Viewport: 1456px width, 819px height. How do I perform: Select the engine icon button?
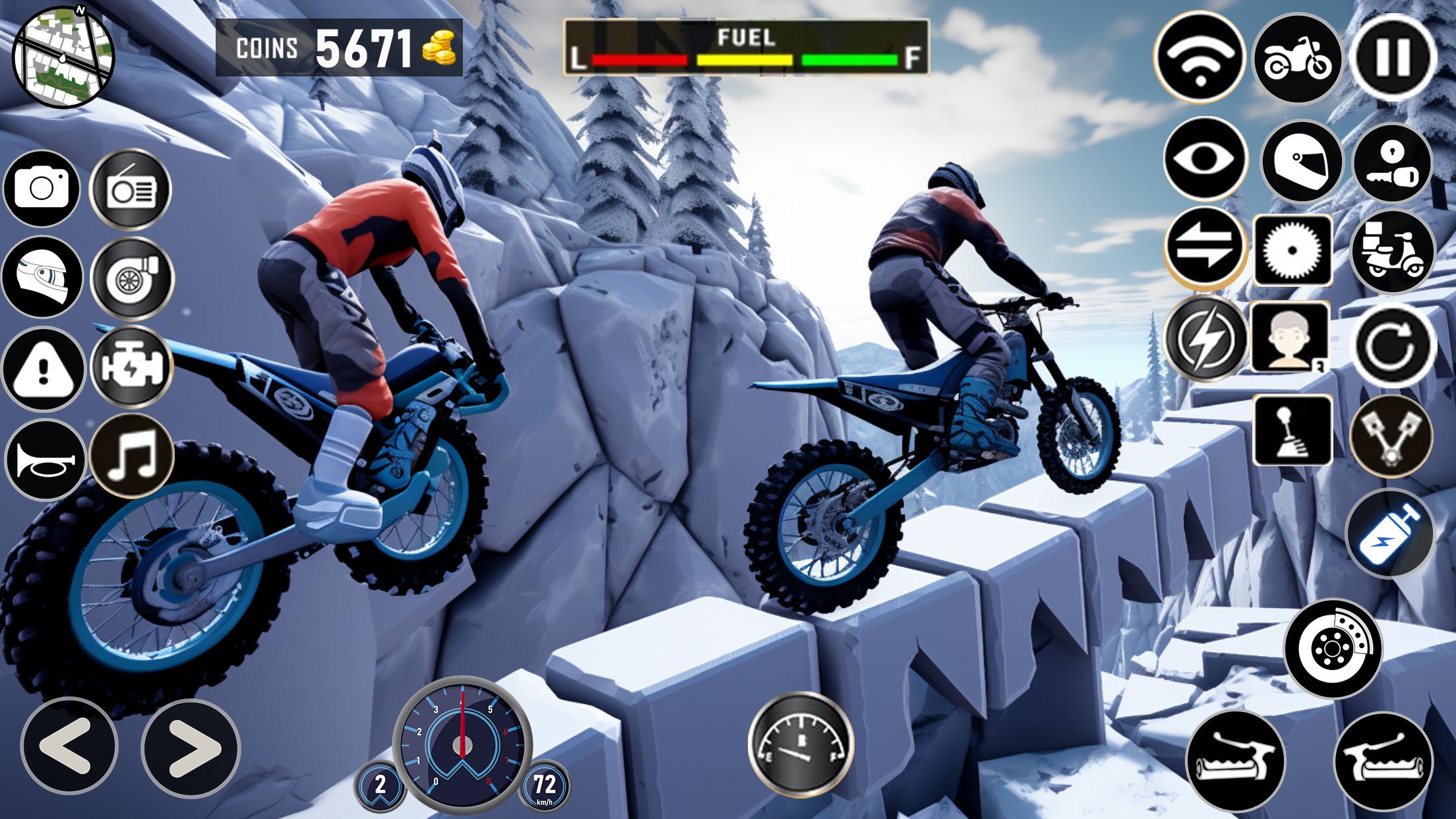coord(132,365)
